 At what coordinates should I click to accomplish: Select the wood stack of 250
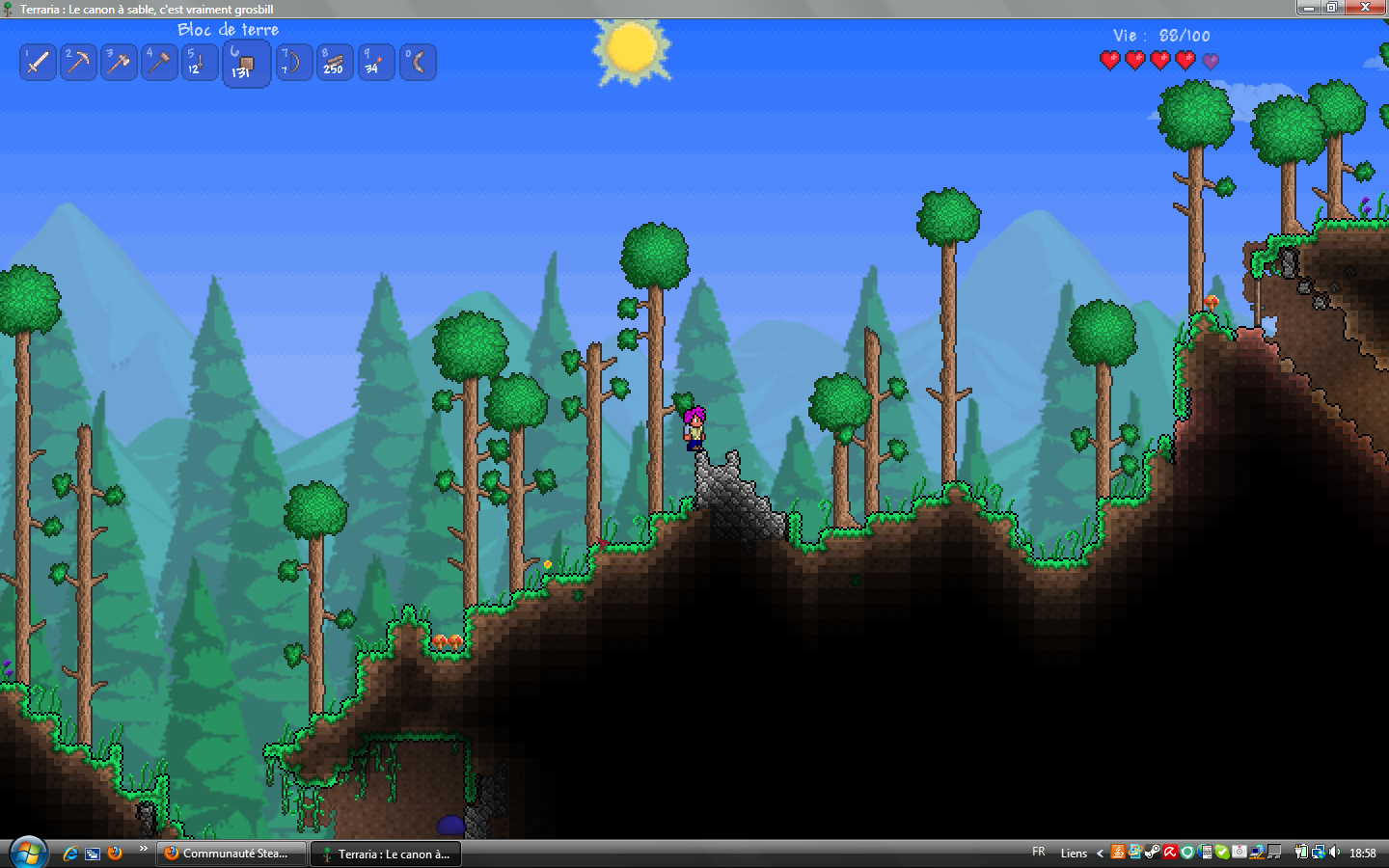(x=334, y=63)
